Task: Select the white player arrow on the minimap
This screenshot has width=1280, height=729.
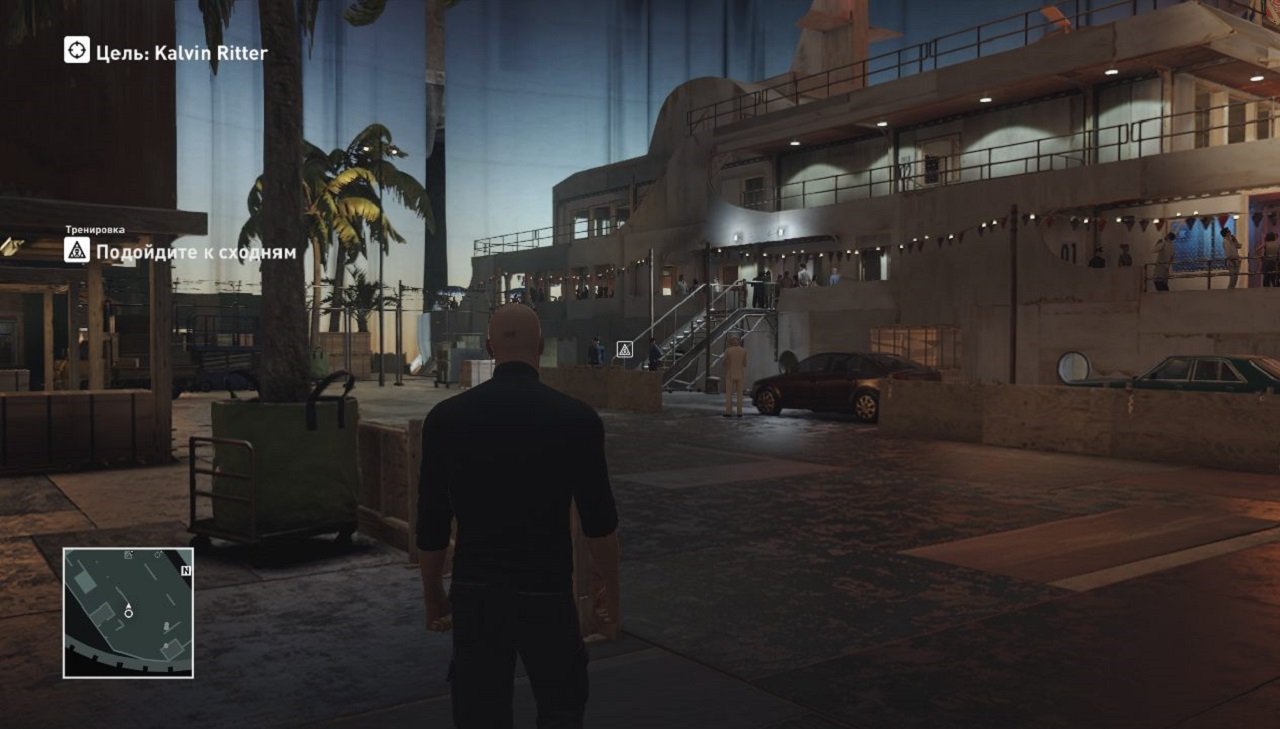Action: coord(129,605)
